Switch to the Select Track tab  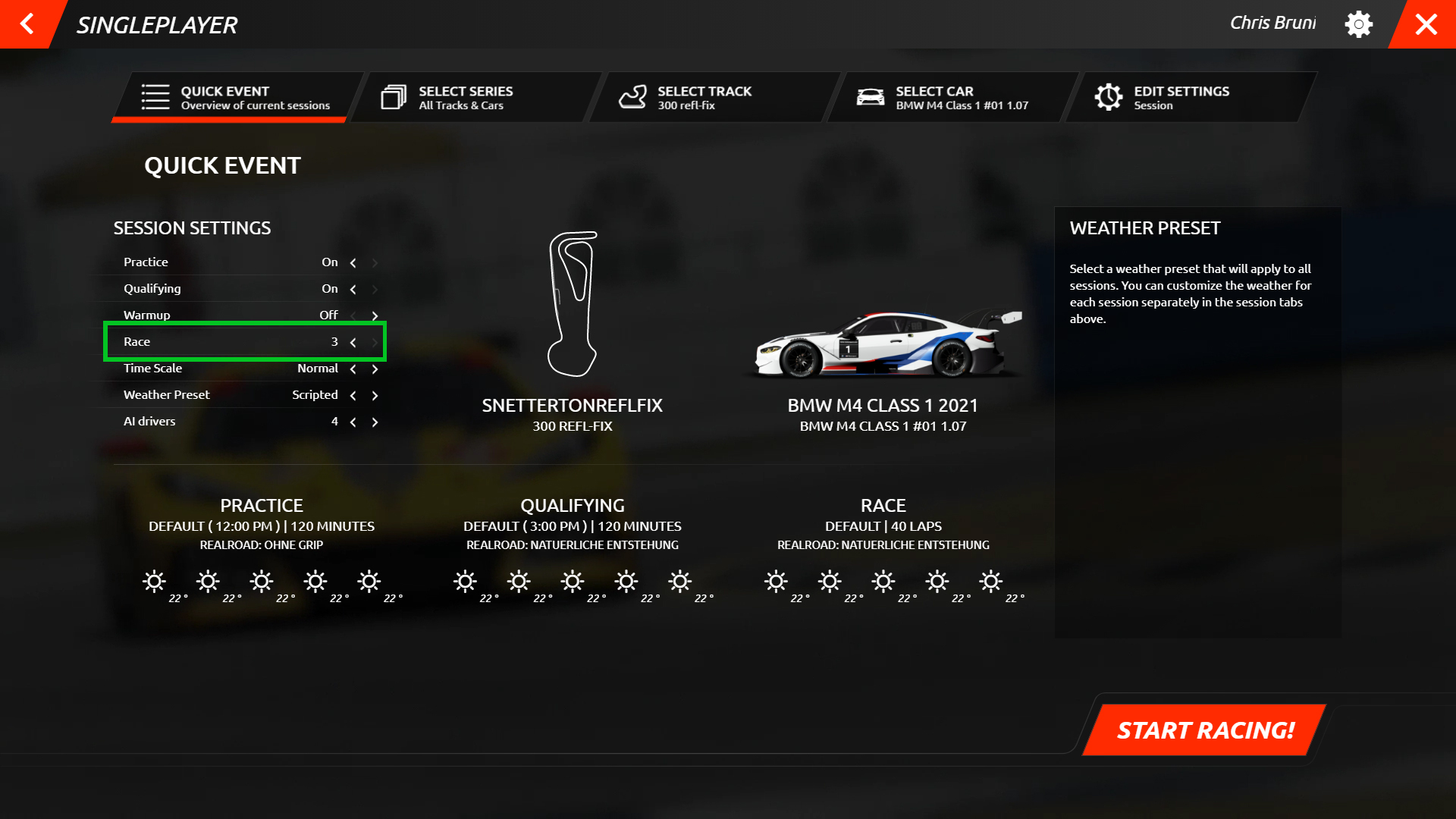coord(704,97)
